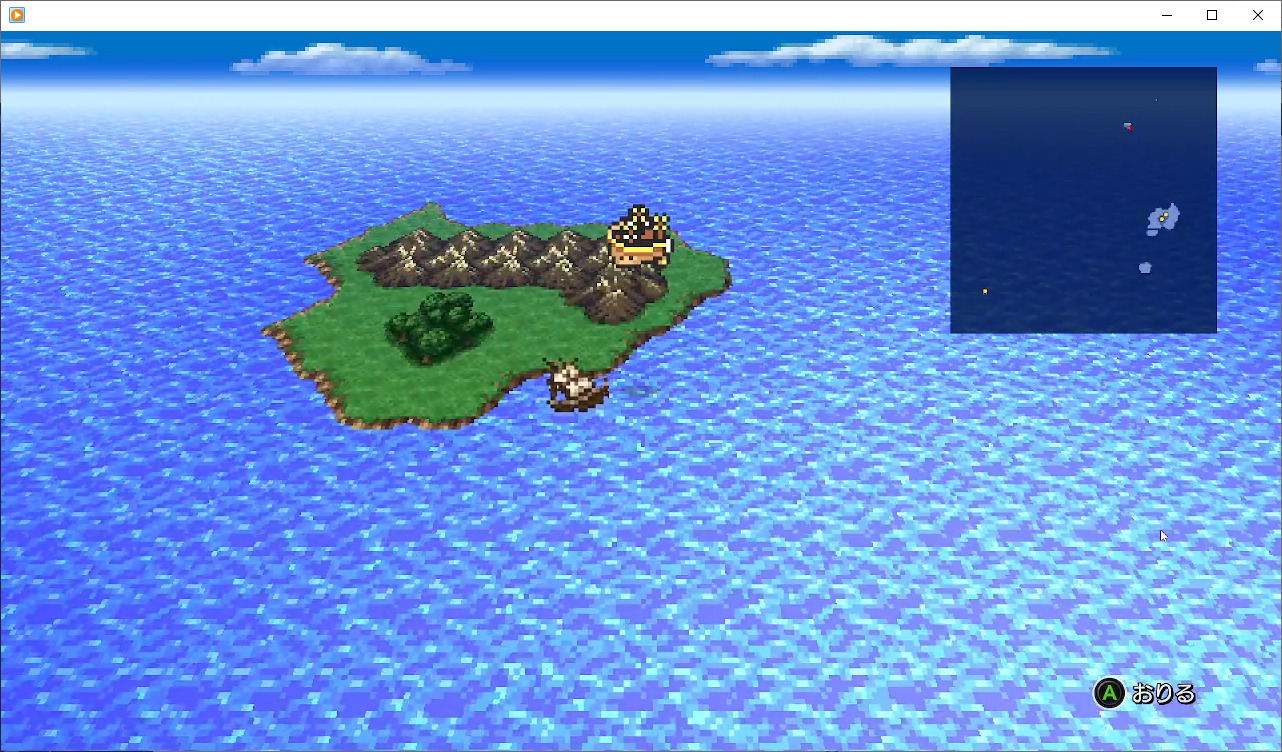Click the red airship marker on the minimap
This screenshot has height=752, width=1282.
(1128, 127)
